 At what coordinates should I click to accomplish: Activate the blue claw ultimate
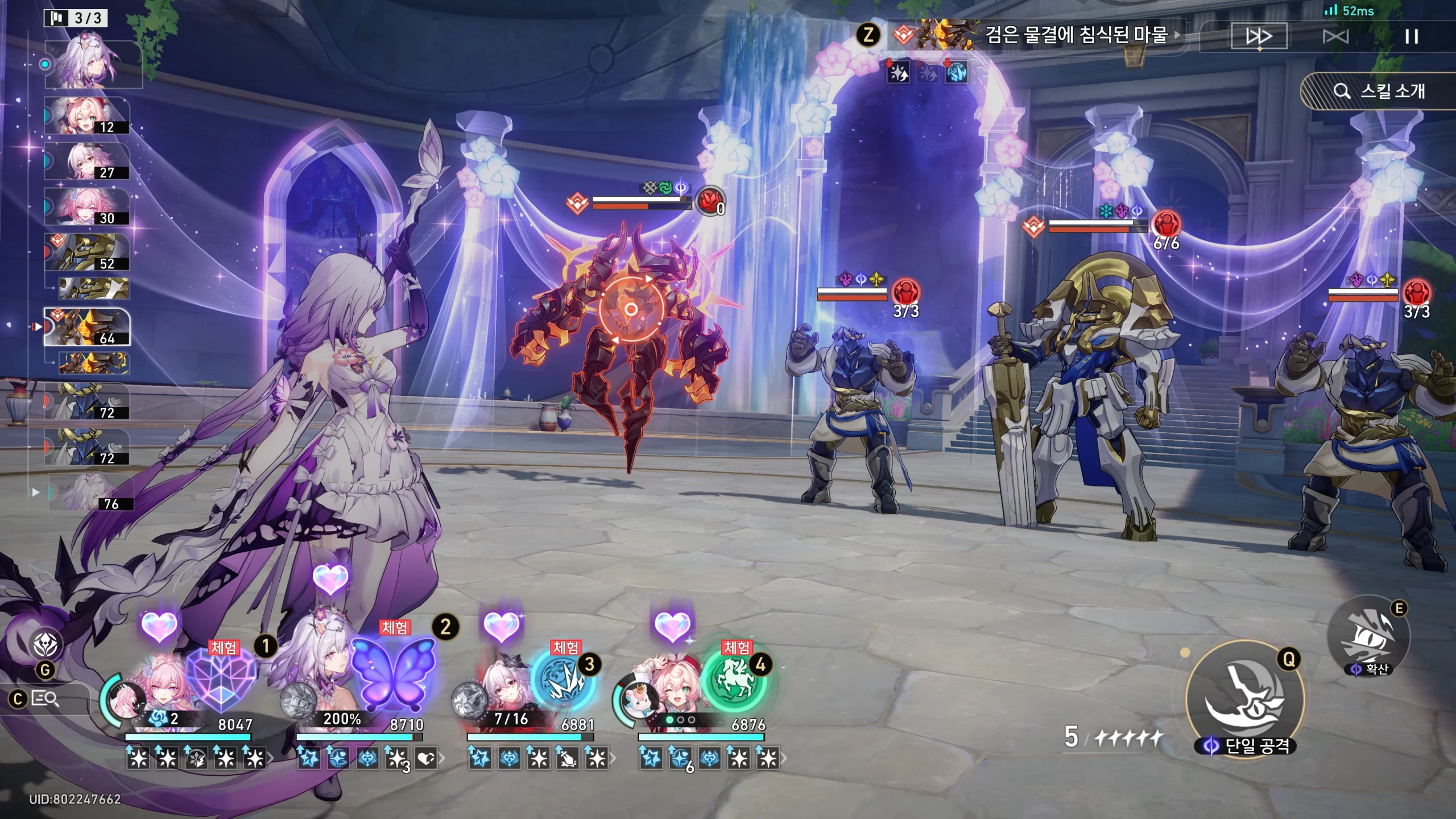pyautogui.click(x=563, y=681)
